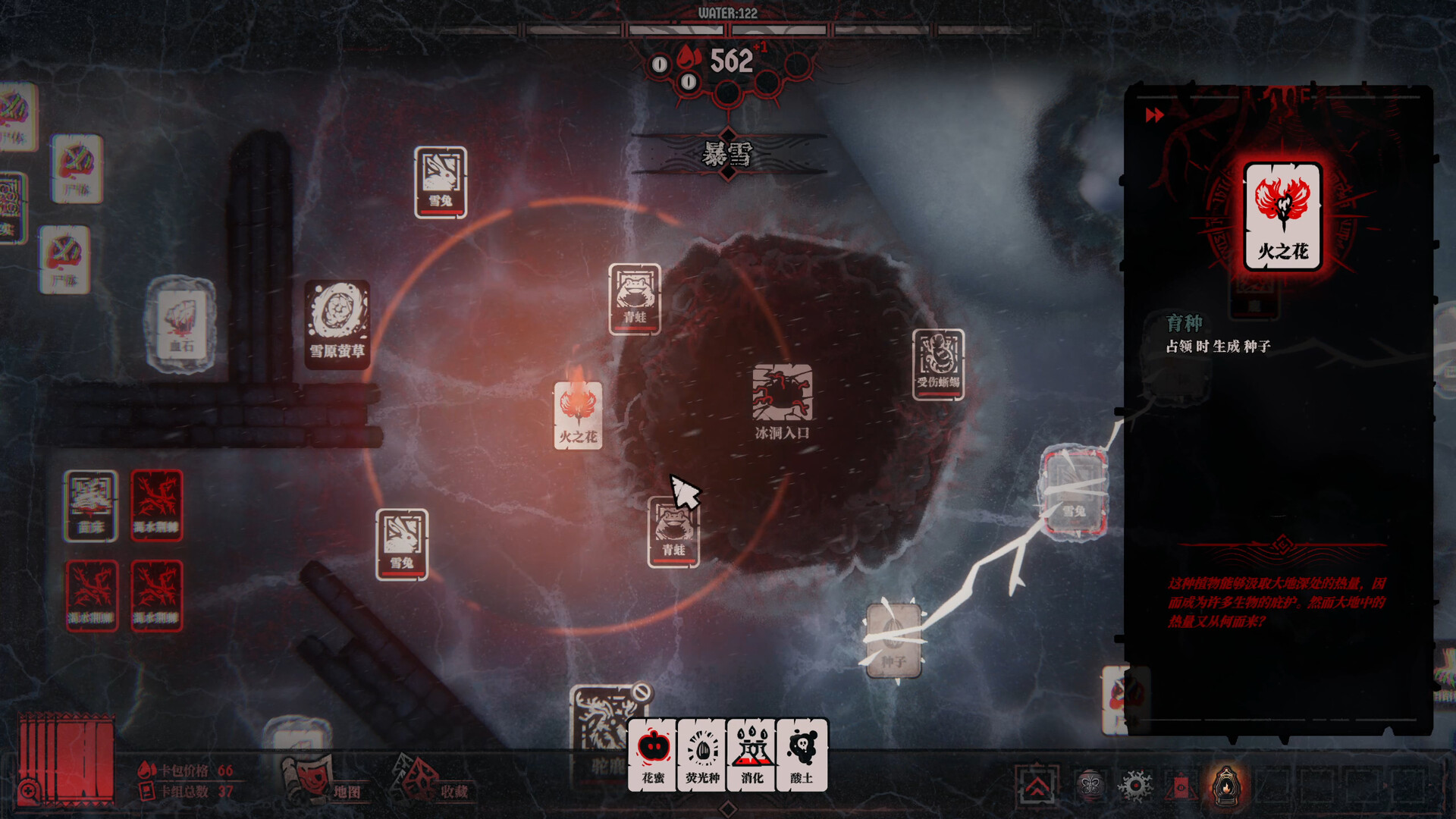The image size is (1456, 819).
Task: Toggle the highlighted home frame icon in bottom bar
Action: click(1036, 784)
